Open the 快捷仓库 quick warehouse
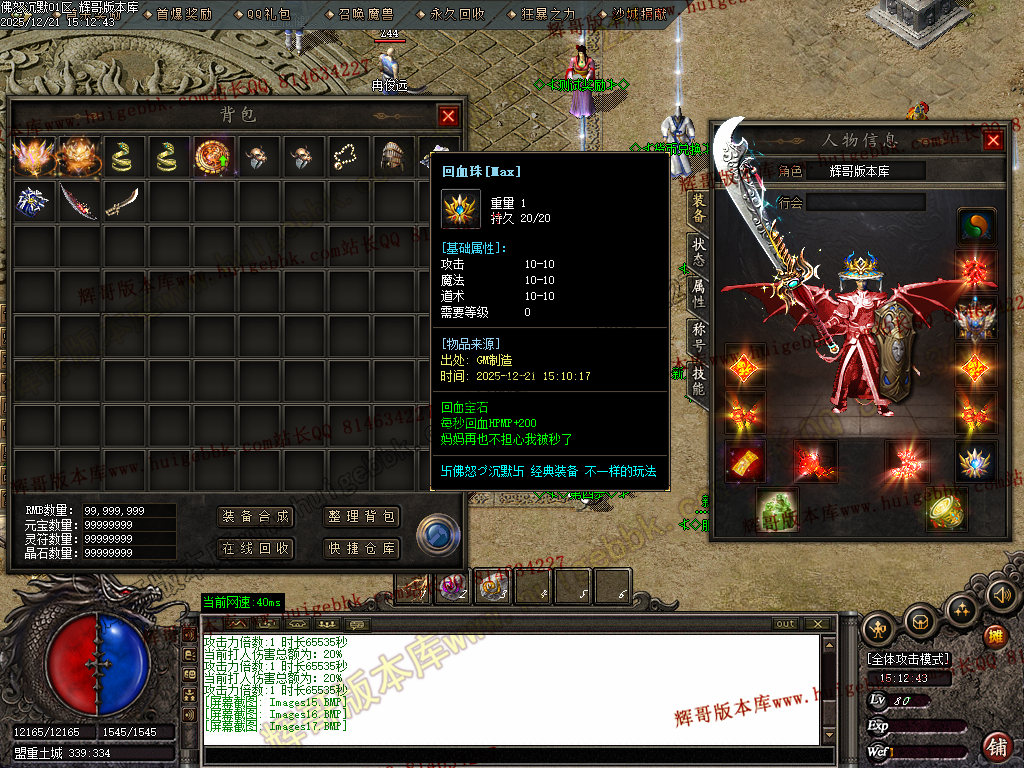Viewport: 1024px width, 768px height. pyautogui.click(x=362, y=548)
